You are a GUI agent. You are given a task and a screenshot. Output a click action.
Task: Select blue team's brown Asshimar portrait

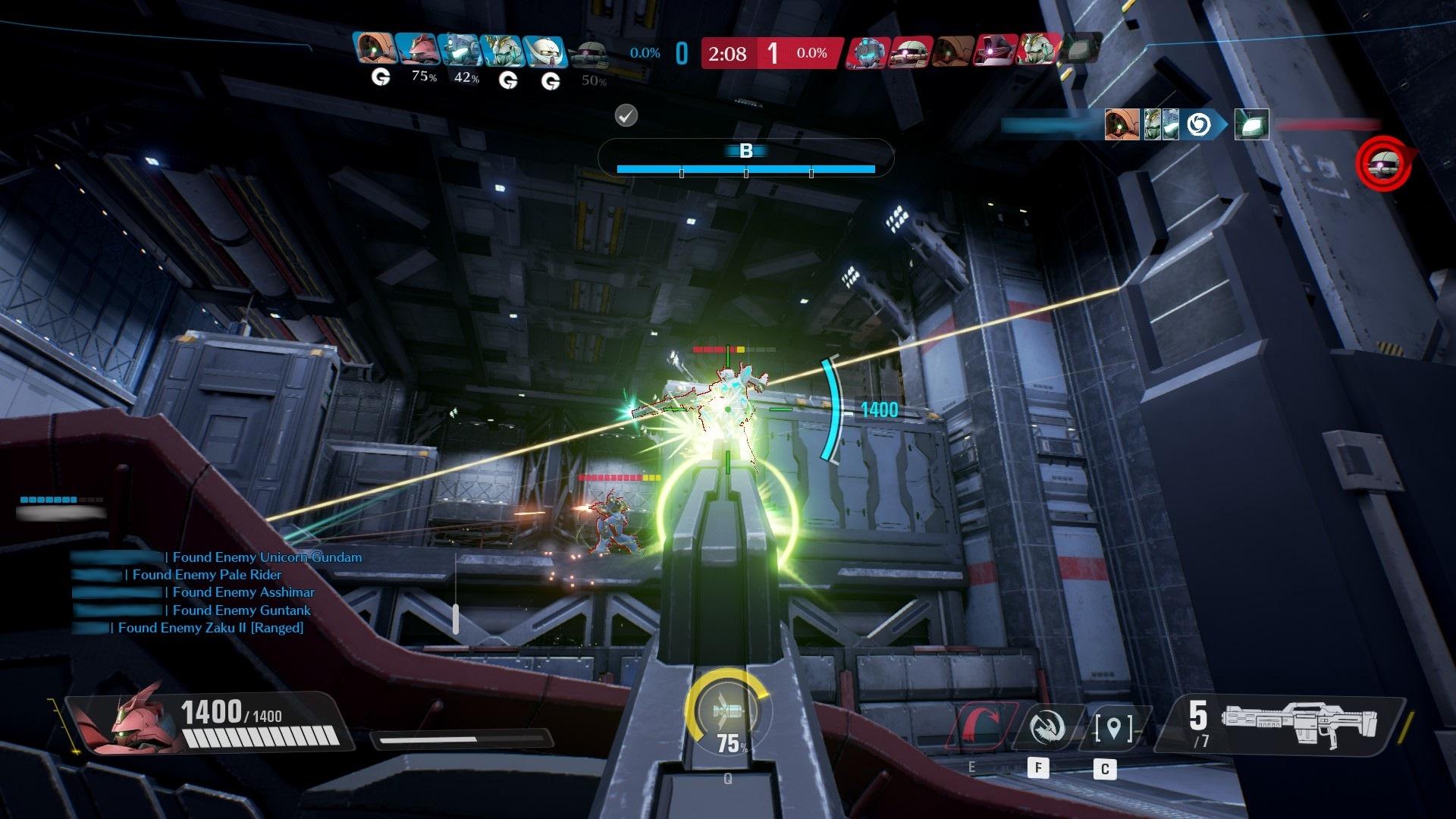click(x=374, y=51)
